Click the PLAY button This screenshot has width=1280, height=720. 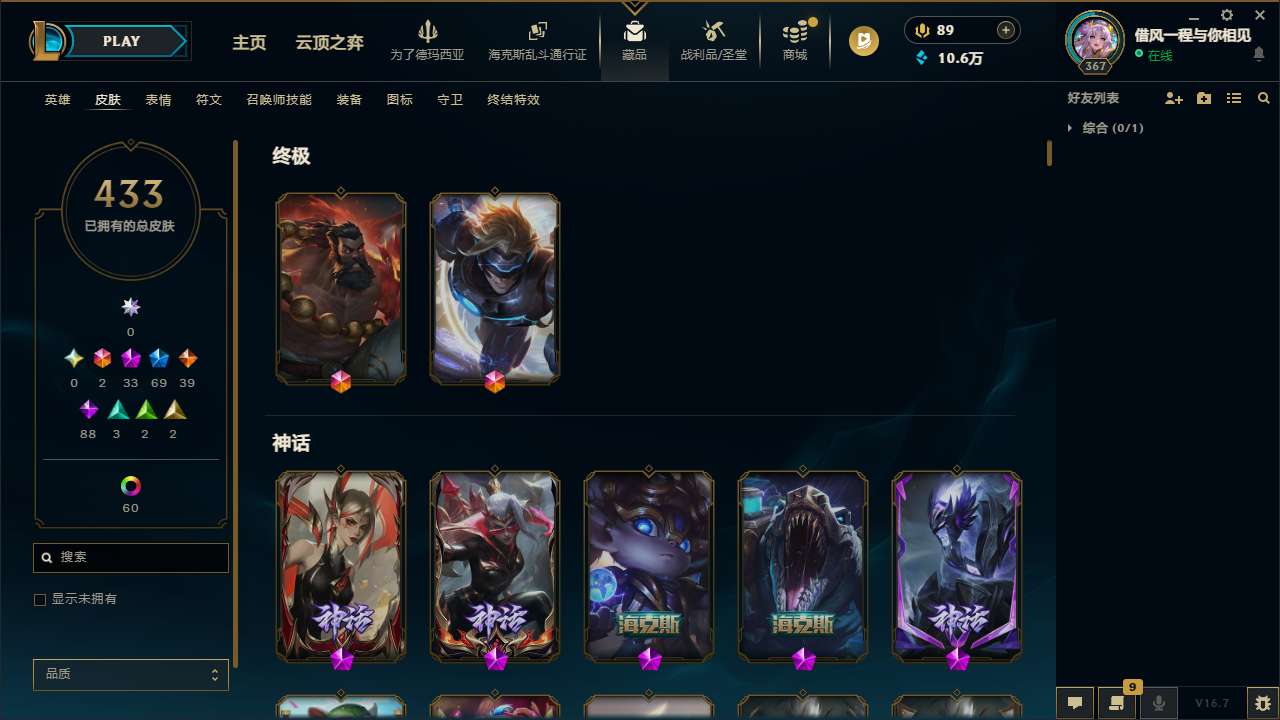point(121,41)
